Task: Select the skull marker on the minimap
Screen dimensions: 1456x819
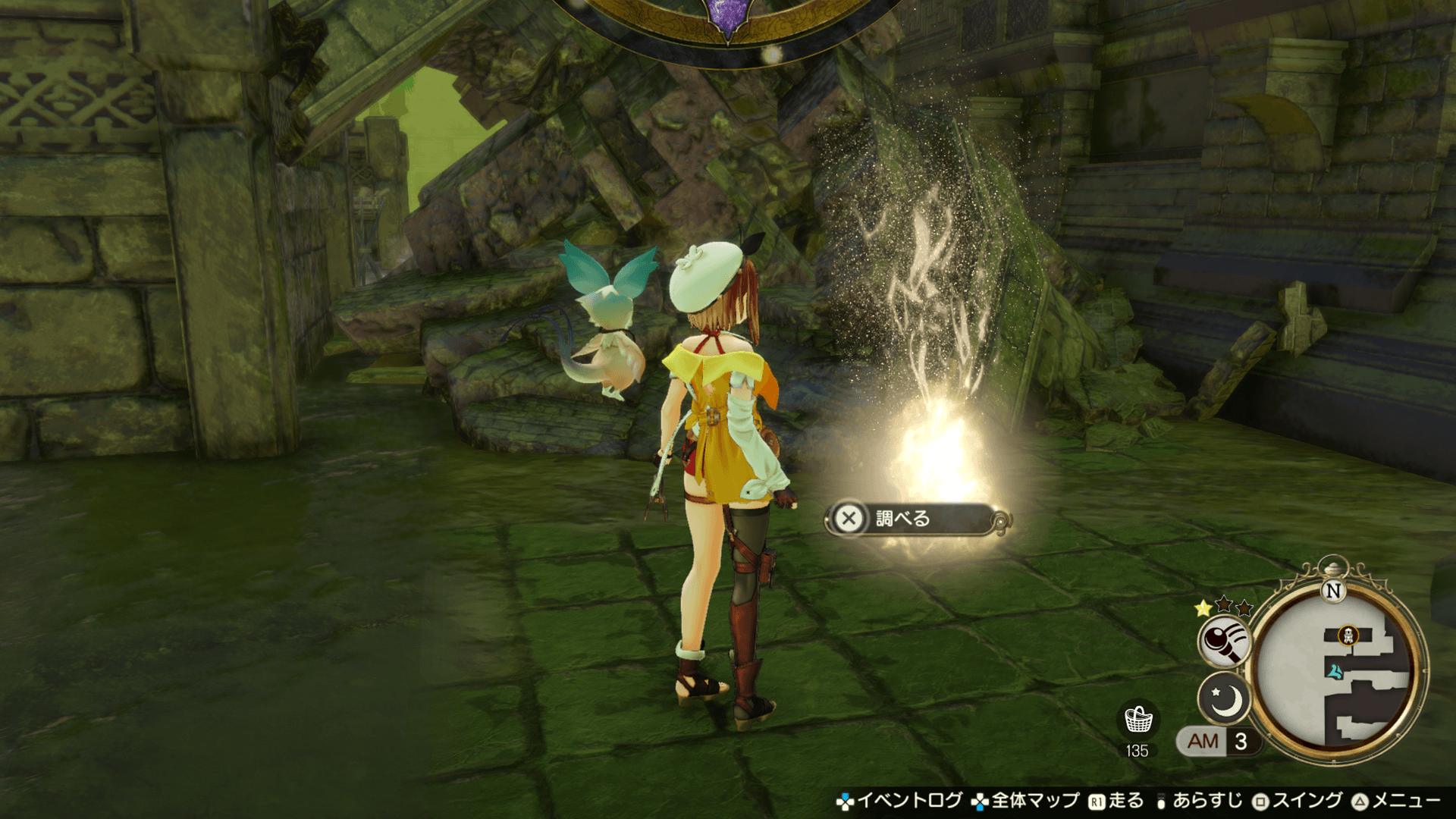Action: pyautogui.click(x=1348, y=635)
